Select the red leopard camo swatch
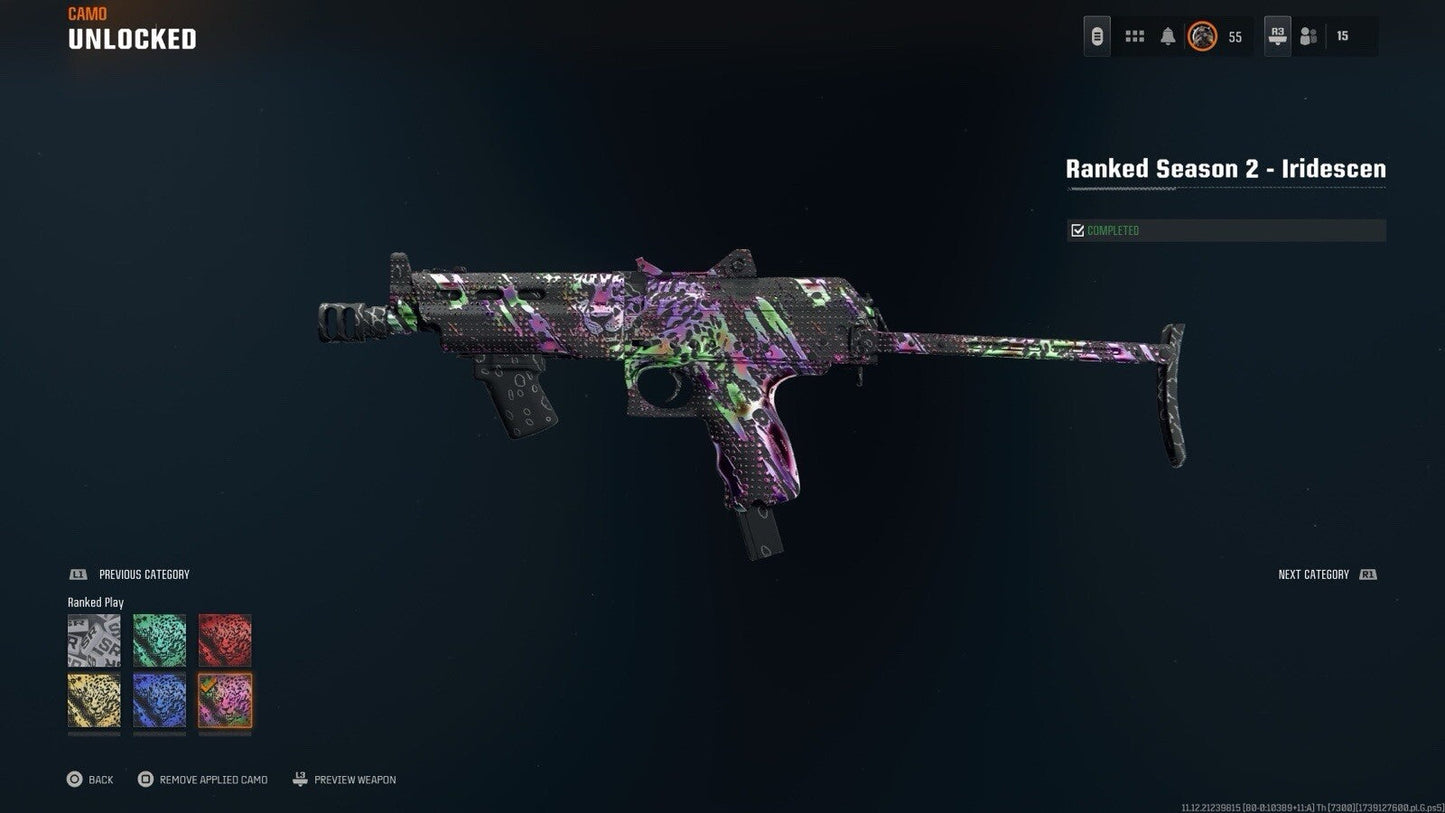Image resolution: width=1445 pixels, height=813 pixels. (224, 640)
